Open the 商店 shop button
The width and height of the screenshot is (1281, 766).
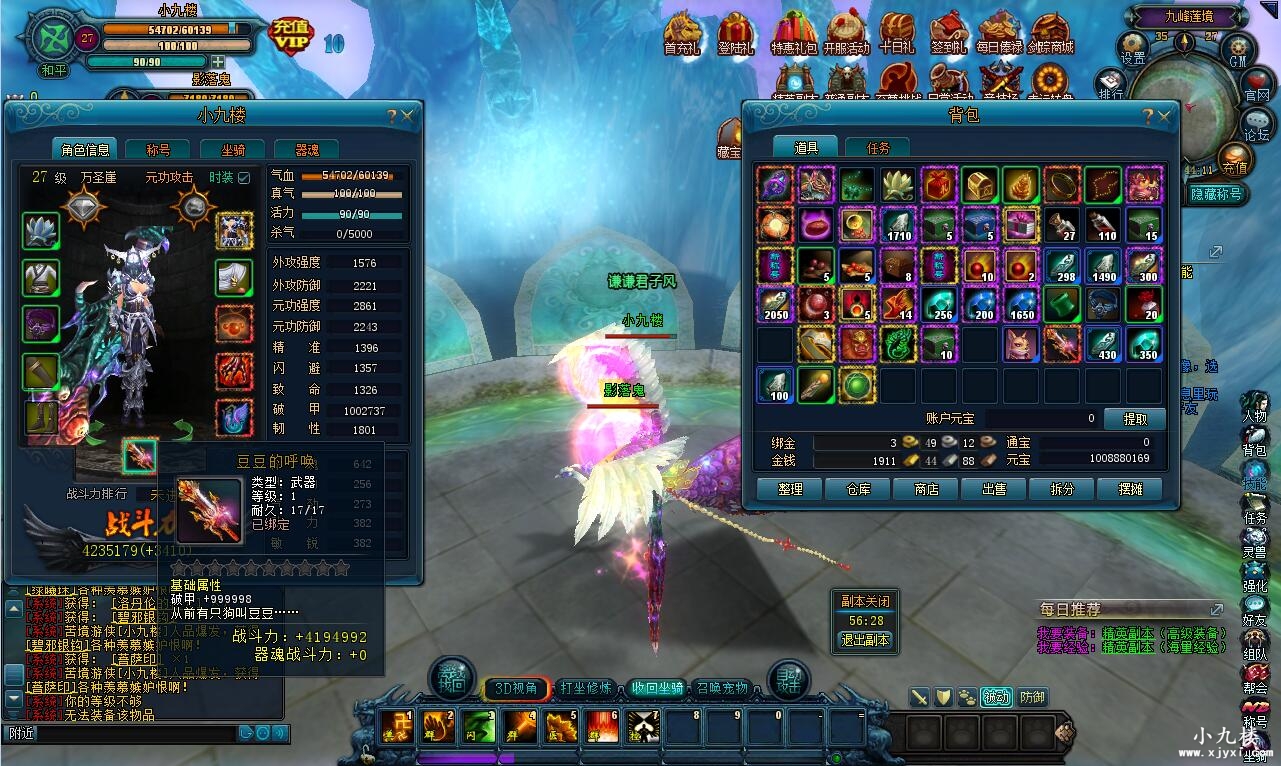pyautogui.click(x=927, y=489)
